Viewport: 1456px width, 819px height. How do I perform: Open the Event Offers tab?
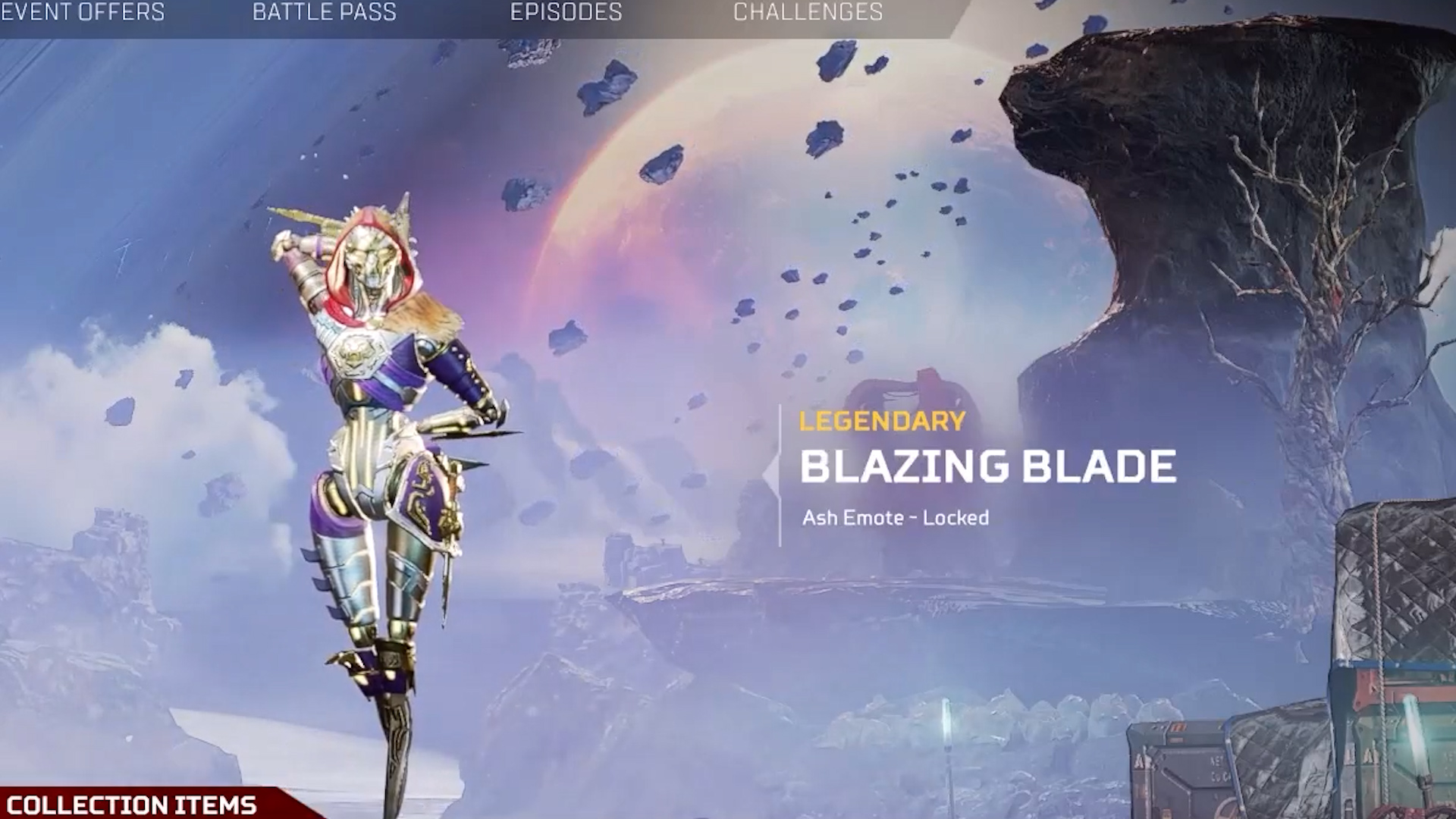point(82,12)
